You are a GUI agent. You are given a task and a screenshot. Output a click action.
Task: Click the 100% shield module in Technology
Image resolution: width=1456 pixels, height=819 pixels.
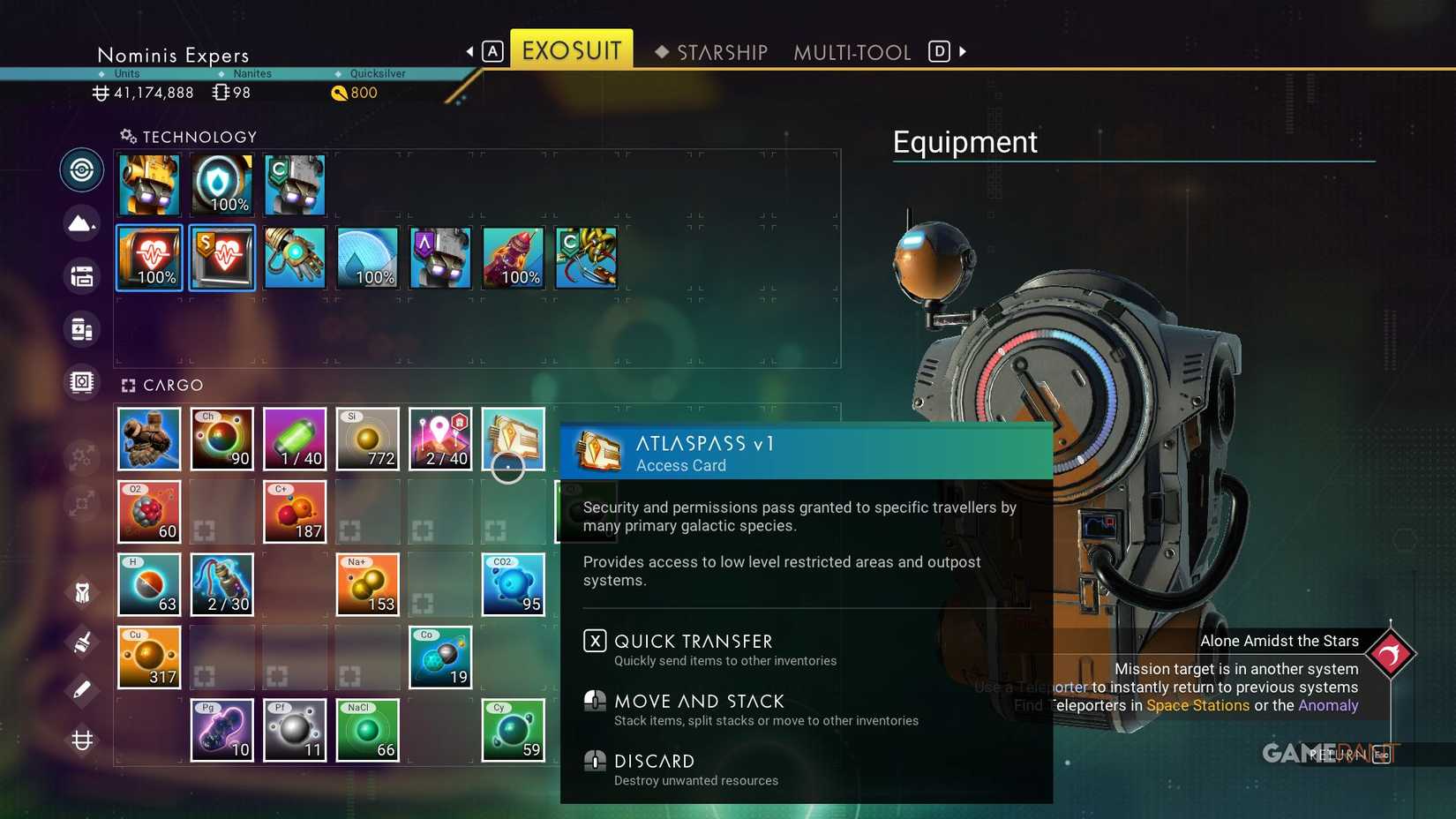point(221,184)
